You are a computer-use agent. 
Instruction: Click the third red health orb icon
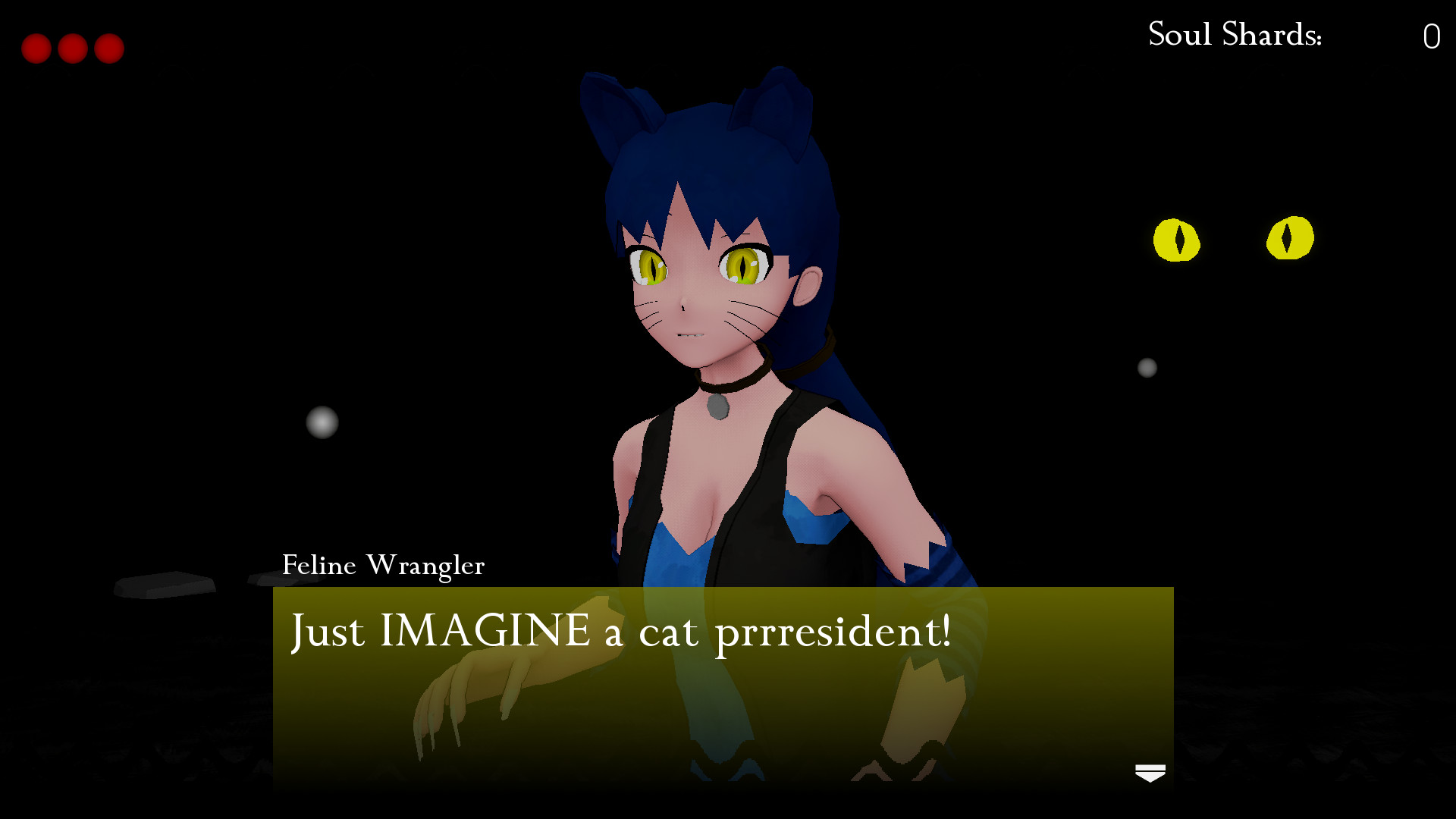[108, 48]
